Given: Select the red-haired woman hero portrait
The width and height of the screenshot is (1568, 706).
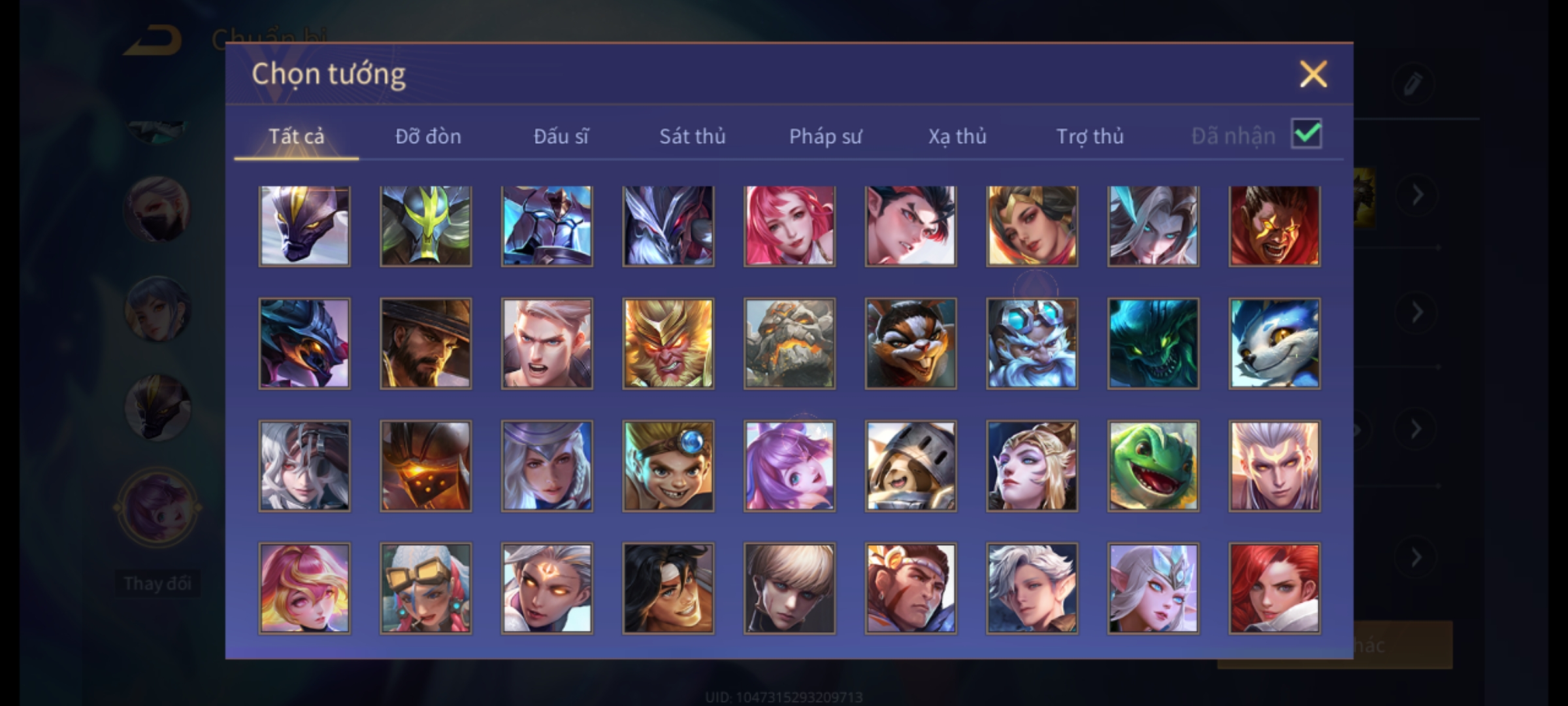Looking at the screenshot, I should coord(1274,588).
